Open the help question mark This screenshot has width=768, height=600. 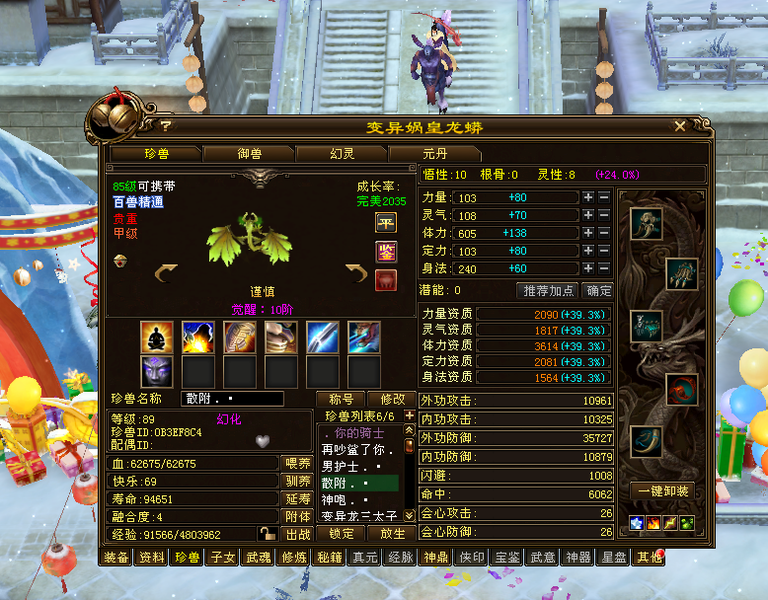point(166,127)
